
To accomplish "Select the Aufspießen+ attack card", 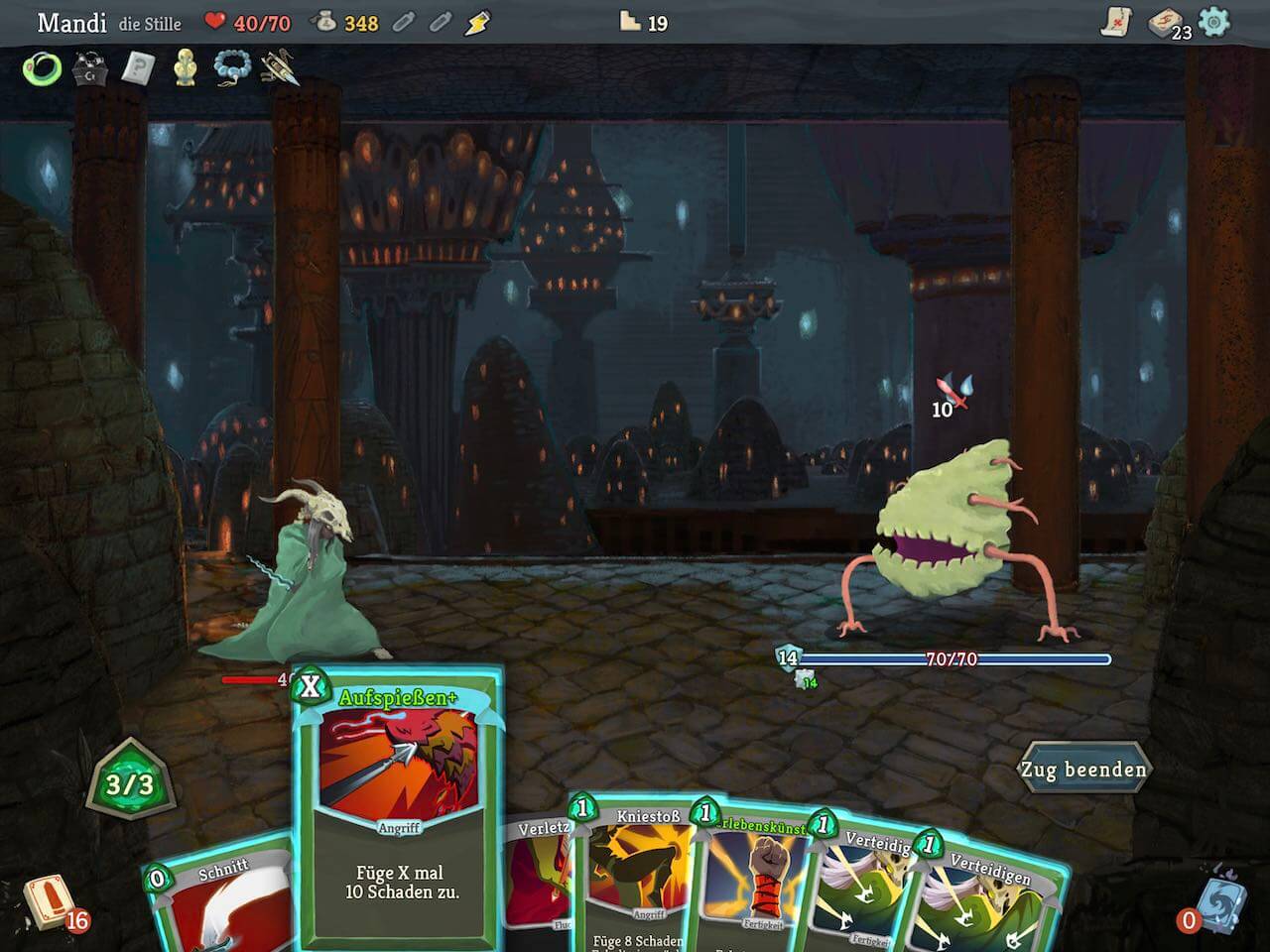I will (x=399, y=813).
